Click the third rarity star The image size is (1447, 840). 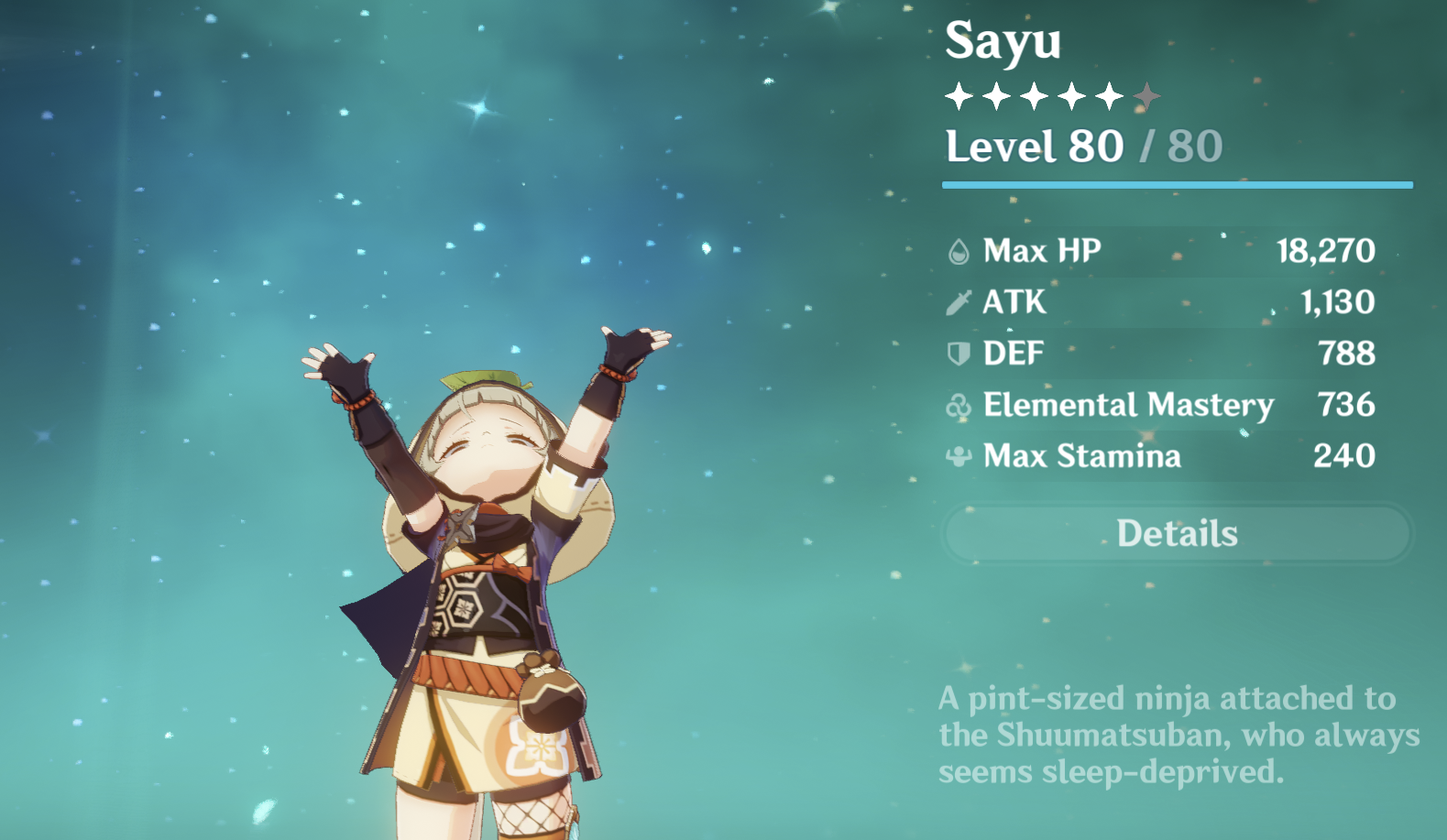point(1036,94)
